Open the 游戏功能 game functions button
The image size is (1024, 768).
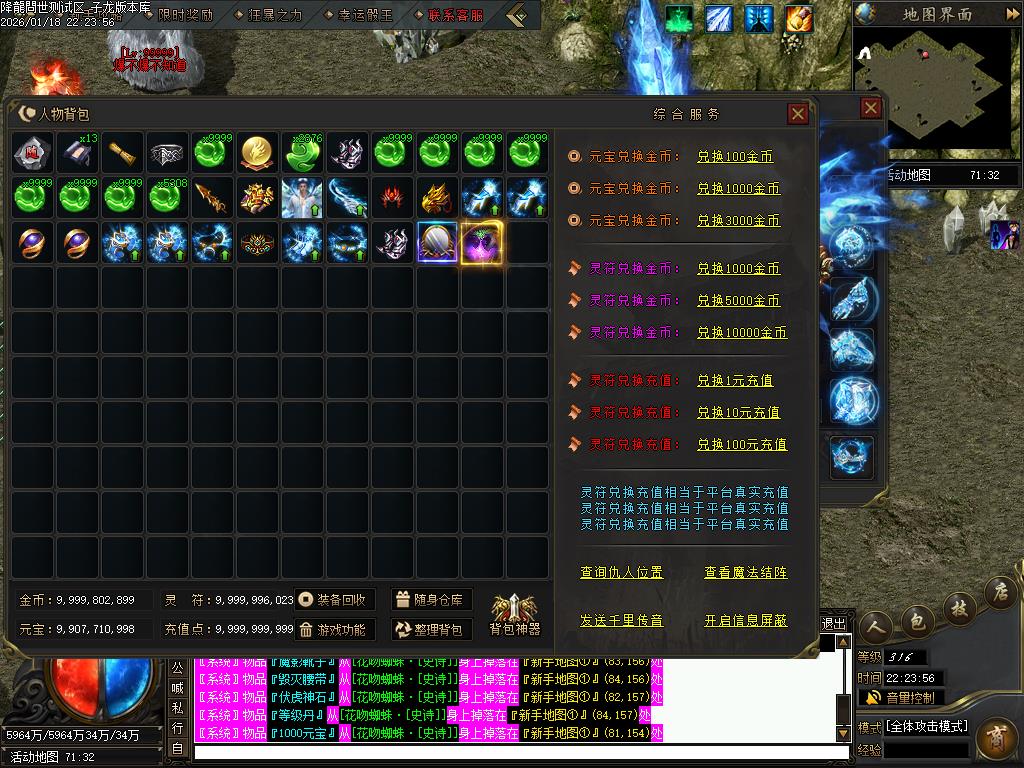tap(335, 630)
